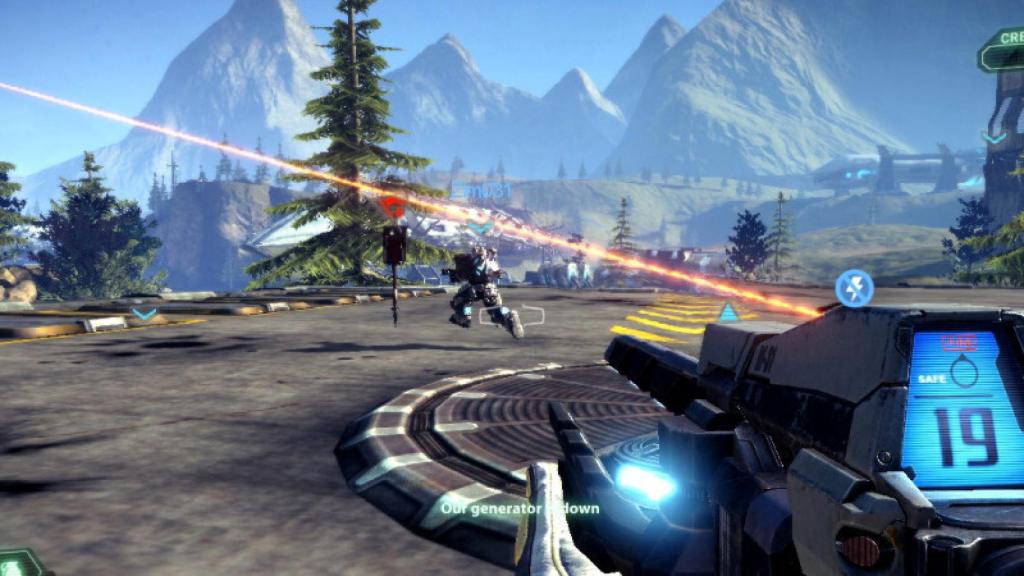Select the red shield objective marker
1024x576 pixels.
point(393,207)
